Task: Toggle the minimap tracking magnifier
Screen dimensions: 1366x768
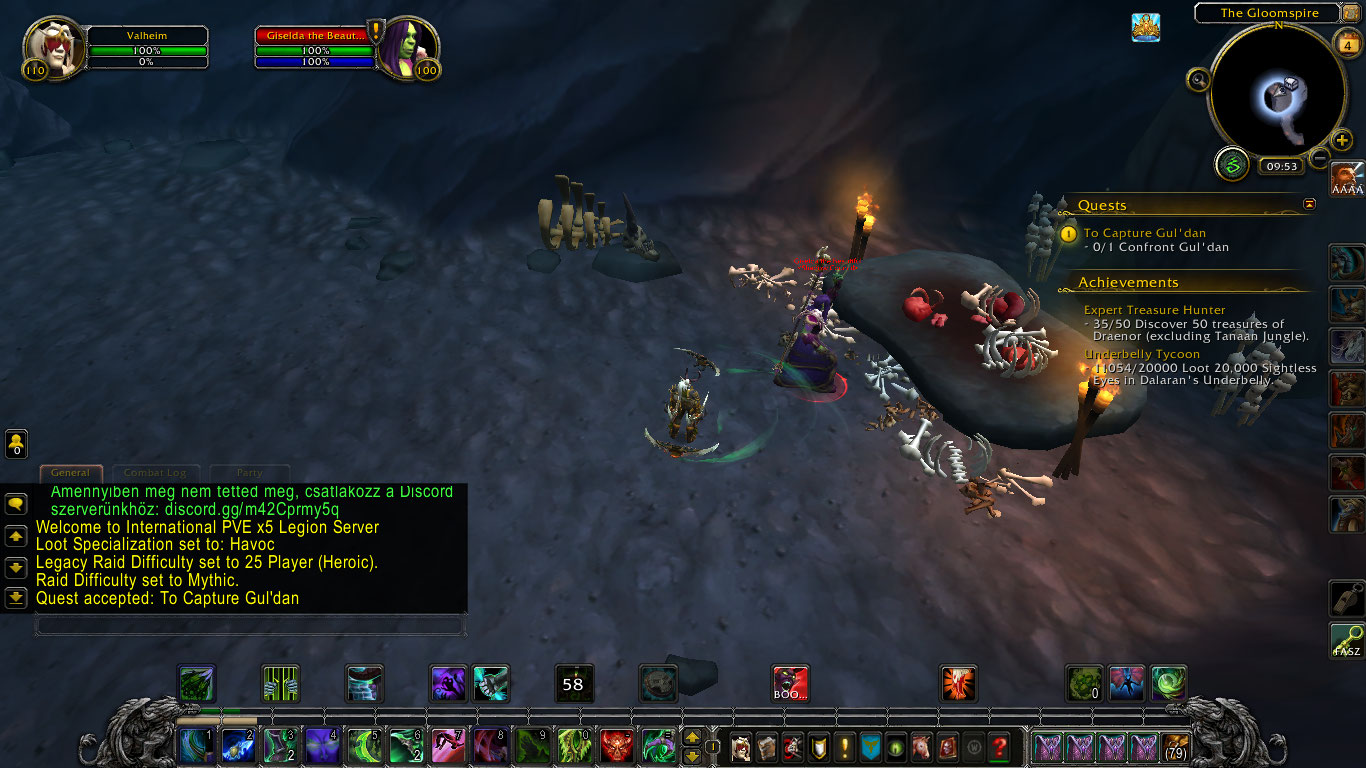Action: [1198, 79]
